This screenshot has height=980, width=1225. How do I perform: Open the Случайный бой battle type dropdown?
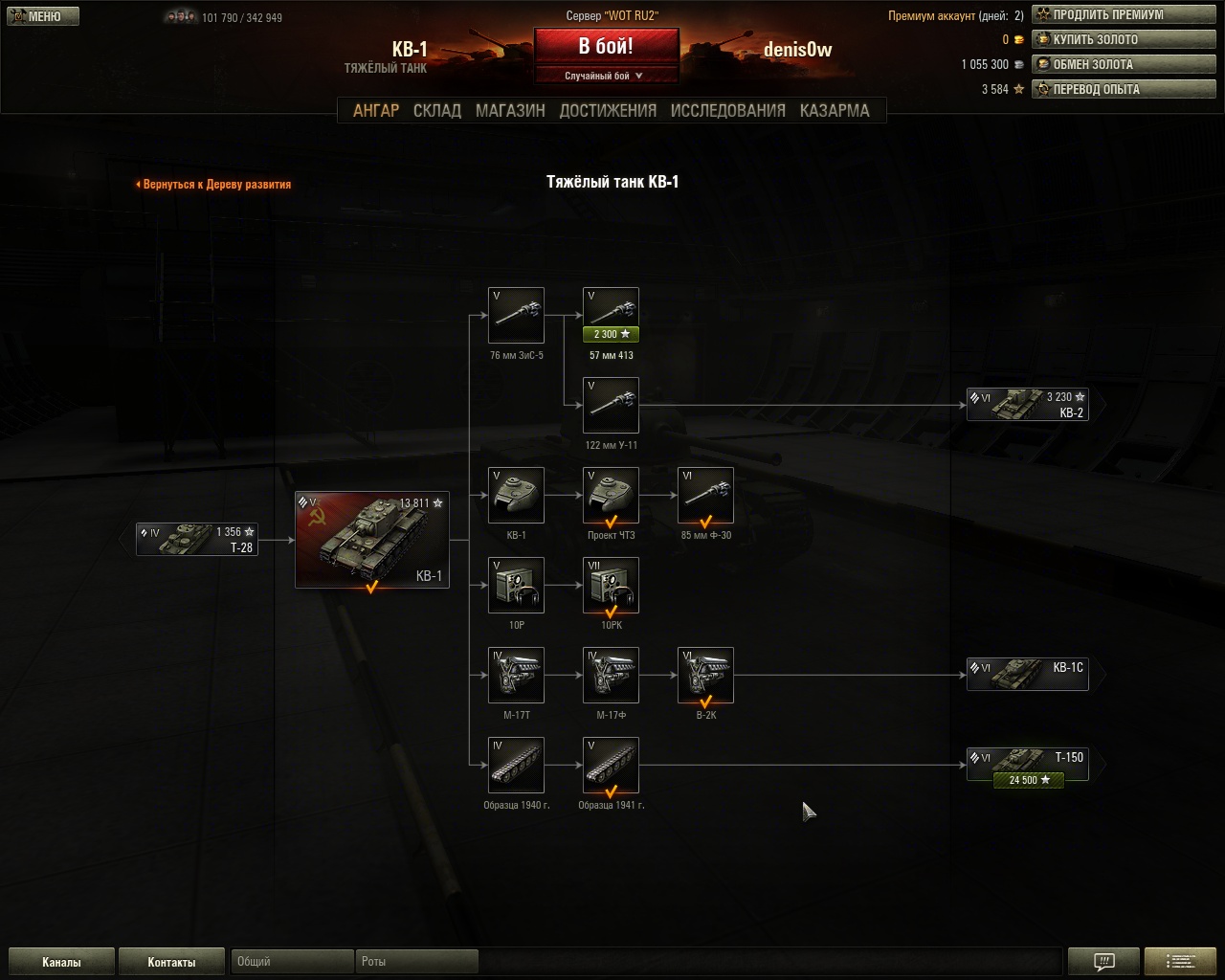[605, 76]
